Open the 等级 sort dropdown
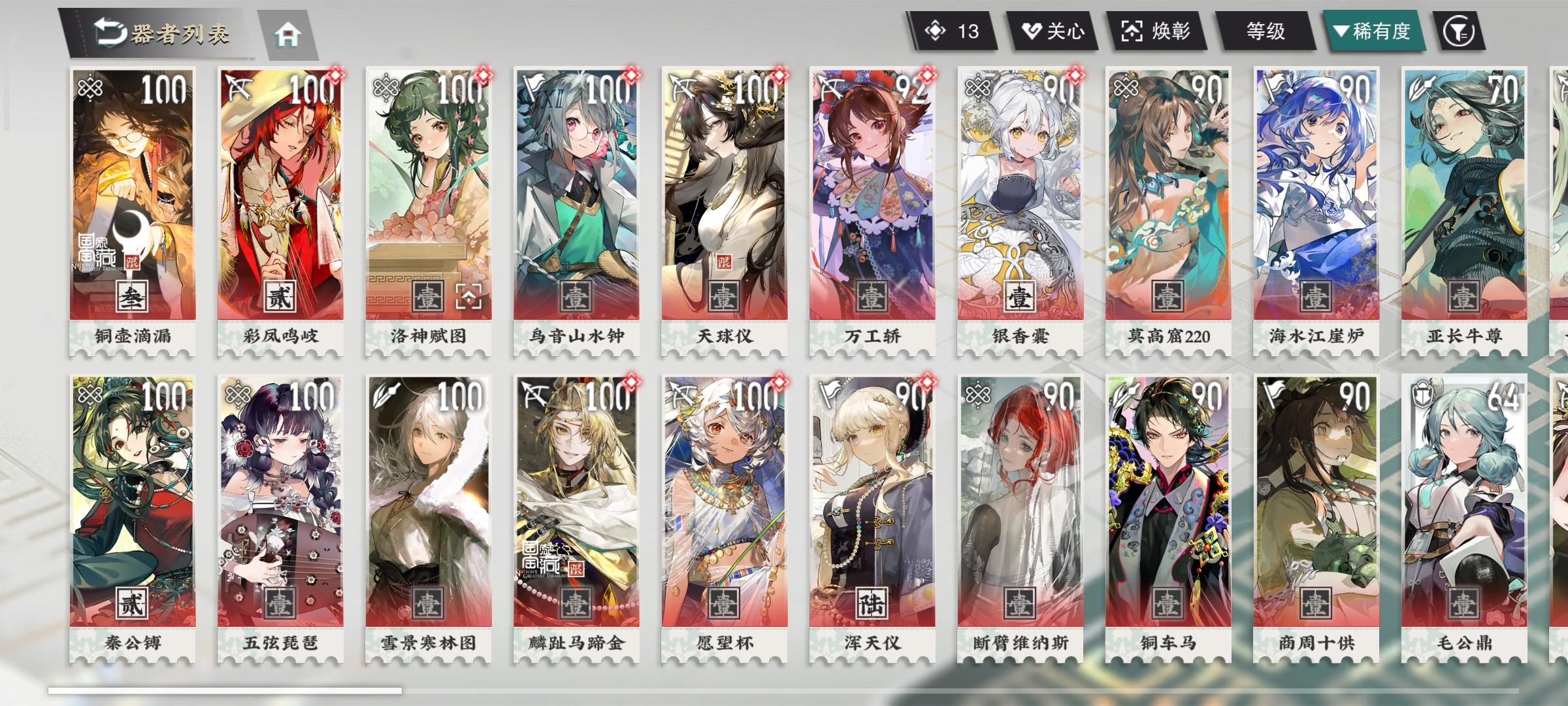 (x=1266, y=29)
